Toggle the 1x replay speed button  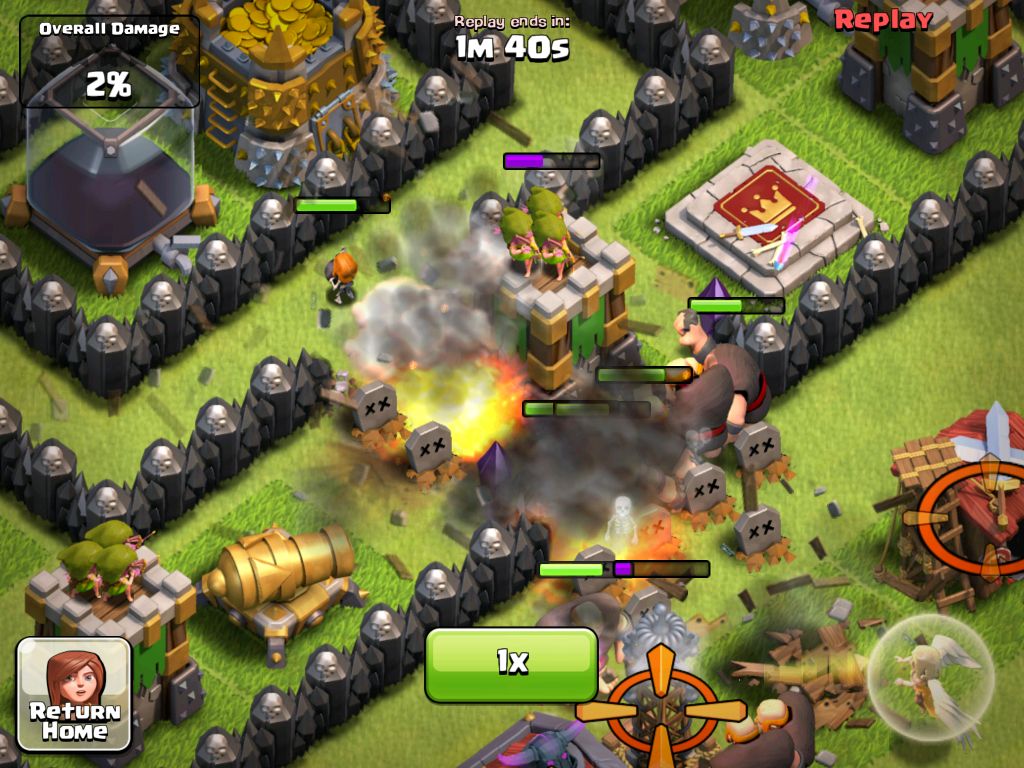[511, 663]
